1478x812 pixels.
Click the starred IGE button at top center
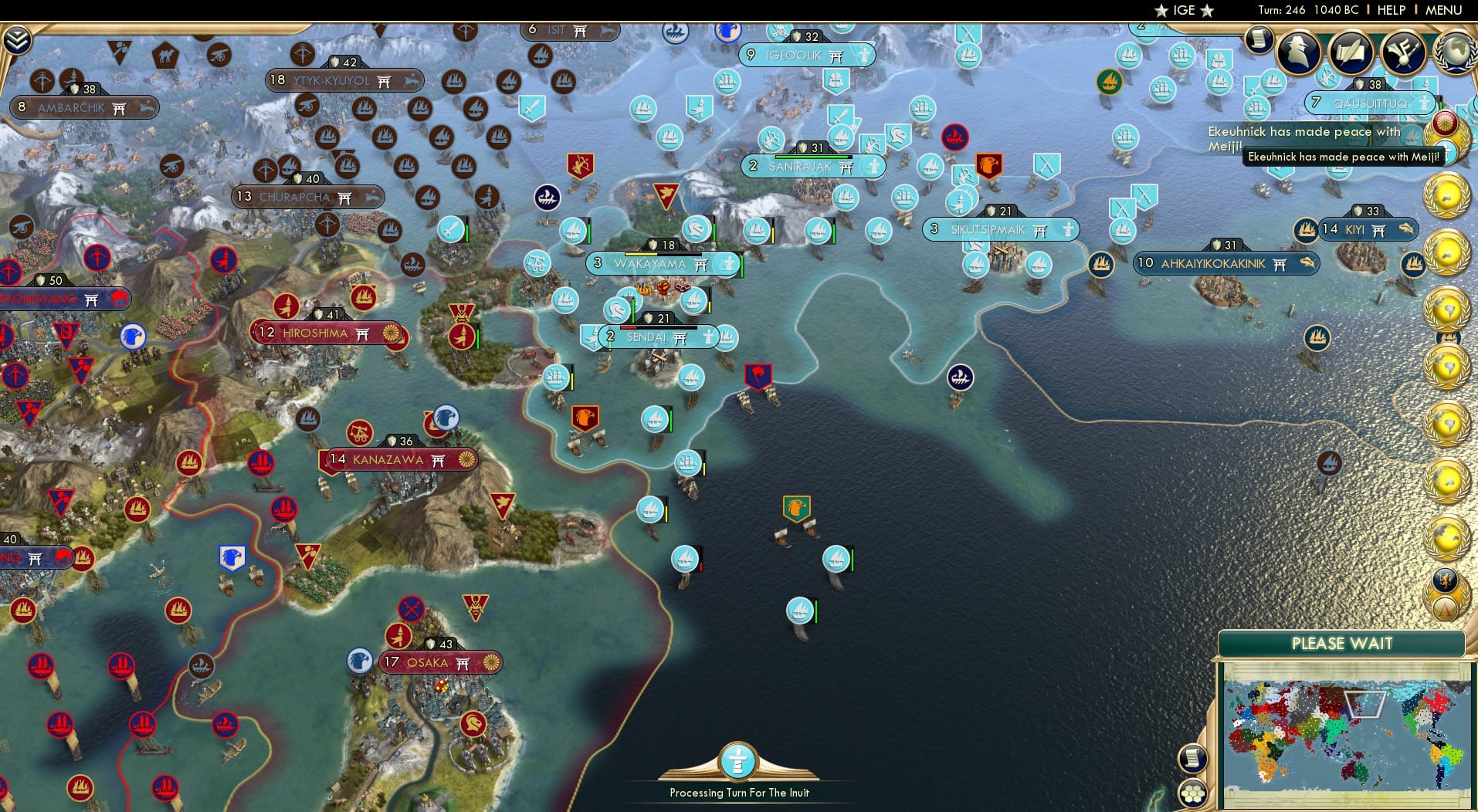[1181, 10]
